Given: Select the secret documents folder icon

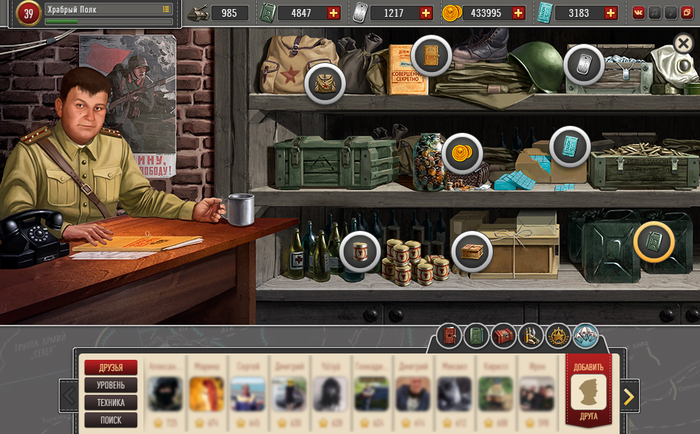Looking at the screenshot, I should tap(431, 55).
